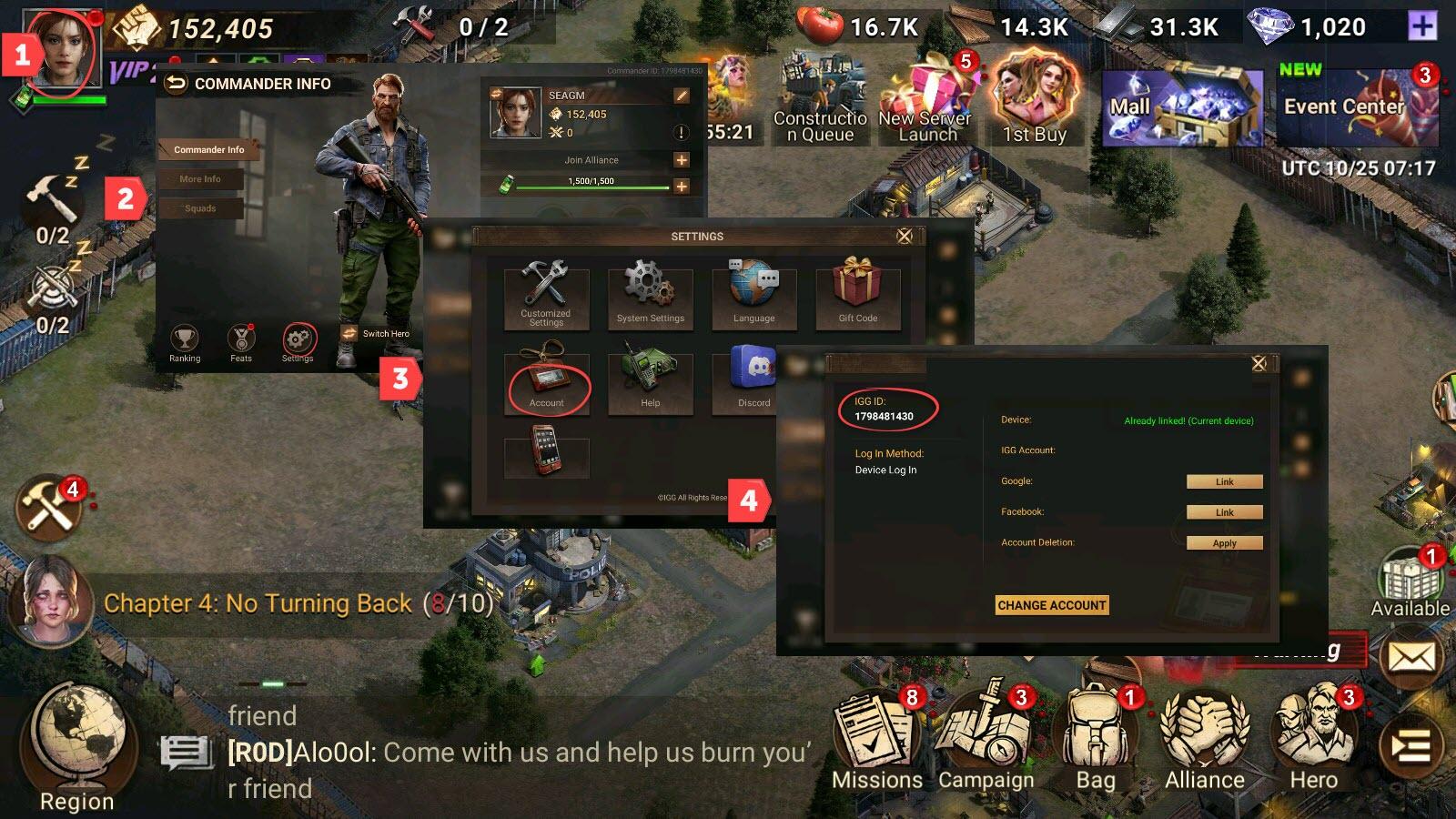1456x819 pixels.
Task: Open the Alliance menu
Action: [1205, 739]
